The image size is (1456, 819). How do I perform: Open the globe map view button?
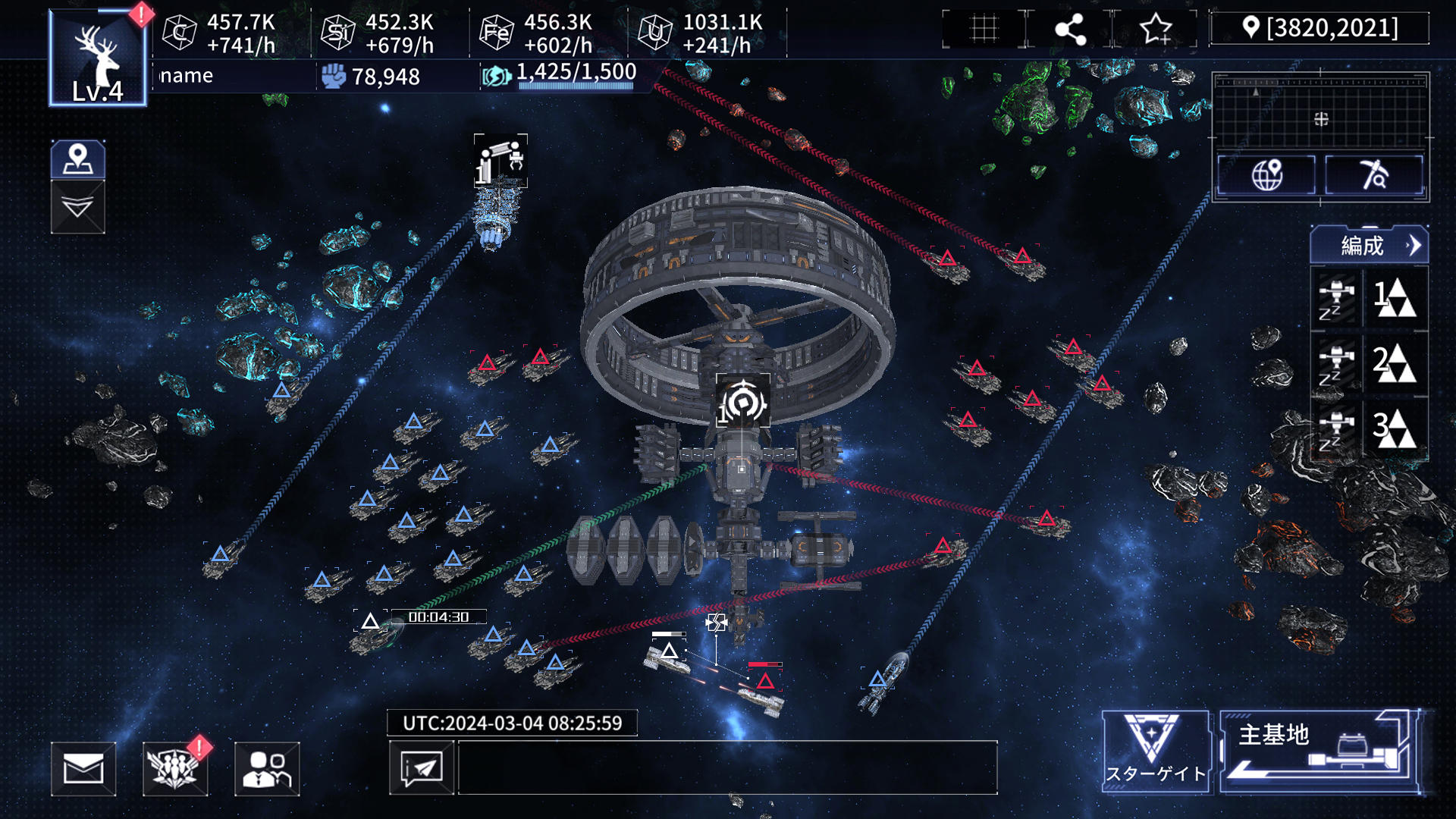pos(1266,175)
